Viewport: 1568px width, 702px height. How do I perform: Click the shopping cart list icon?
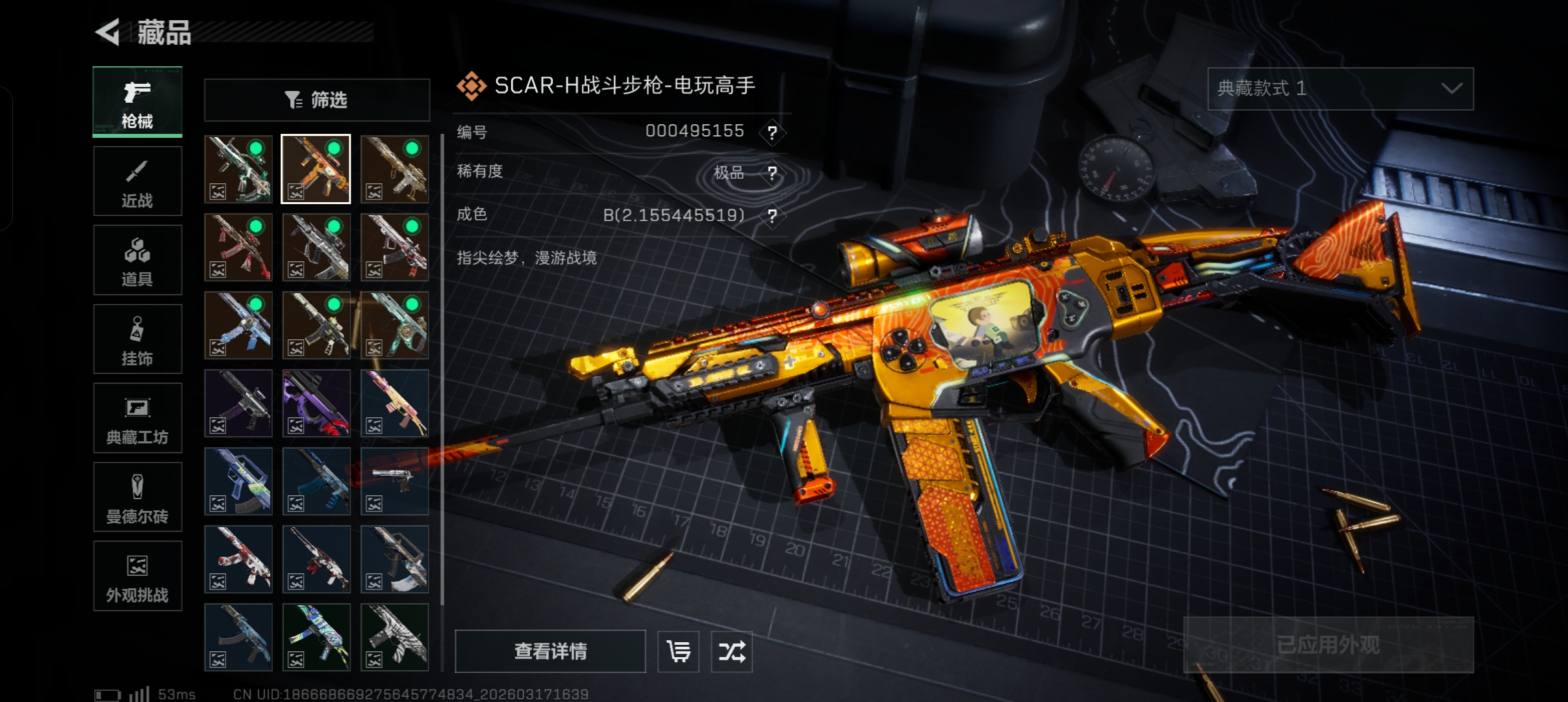click(x=679, y=651)
